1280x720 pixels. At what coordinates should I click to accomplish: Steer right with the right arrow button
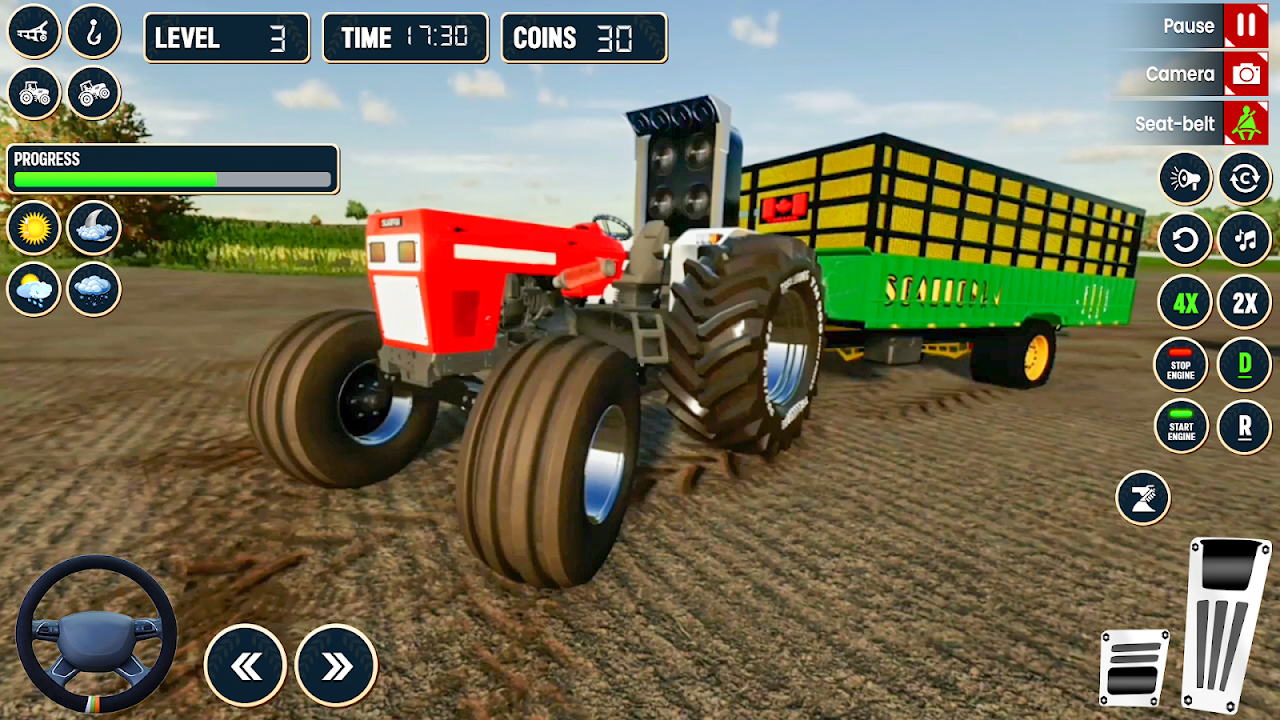[x=337, y=666]
